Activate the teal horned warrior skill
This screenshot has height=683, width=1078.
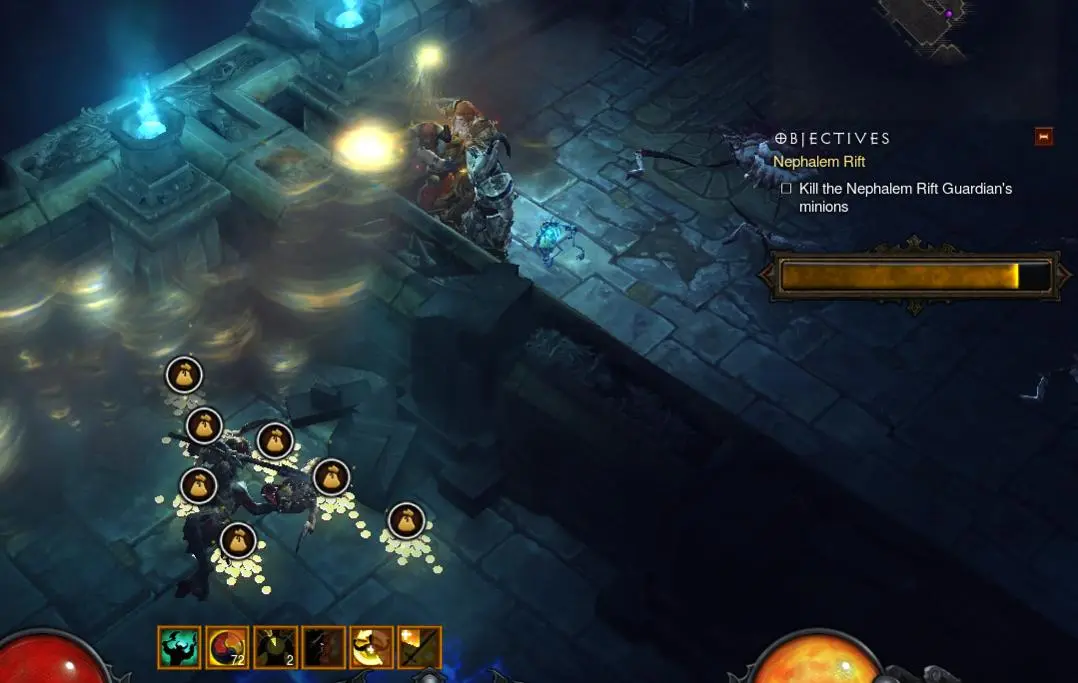tap(179, 647)
